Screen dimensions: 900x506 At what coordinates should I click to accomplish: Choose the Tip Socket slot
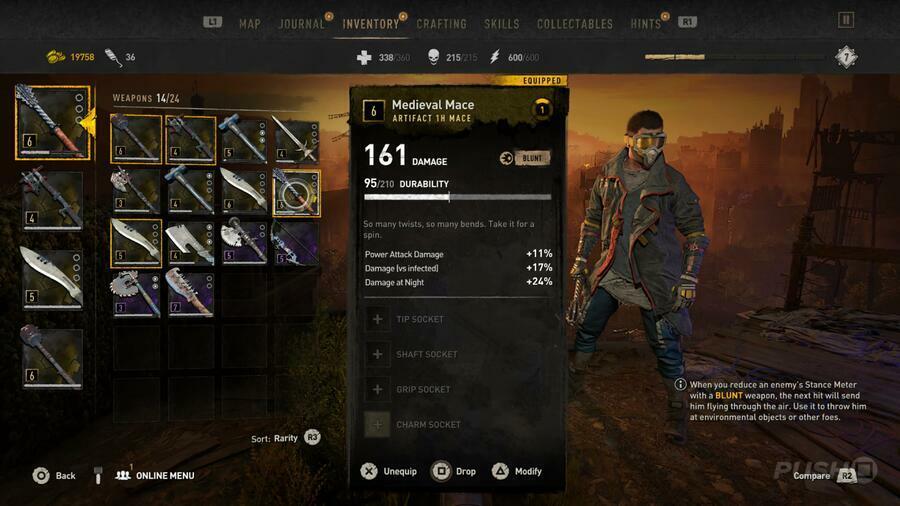click(x=458, y=319)
